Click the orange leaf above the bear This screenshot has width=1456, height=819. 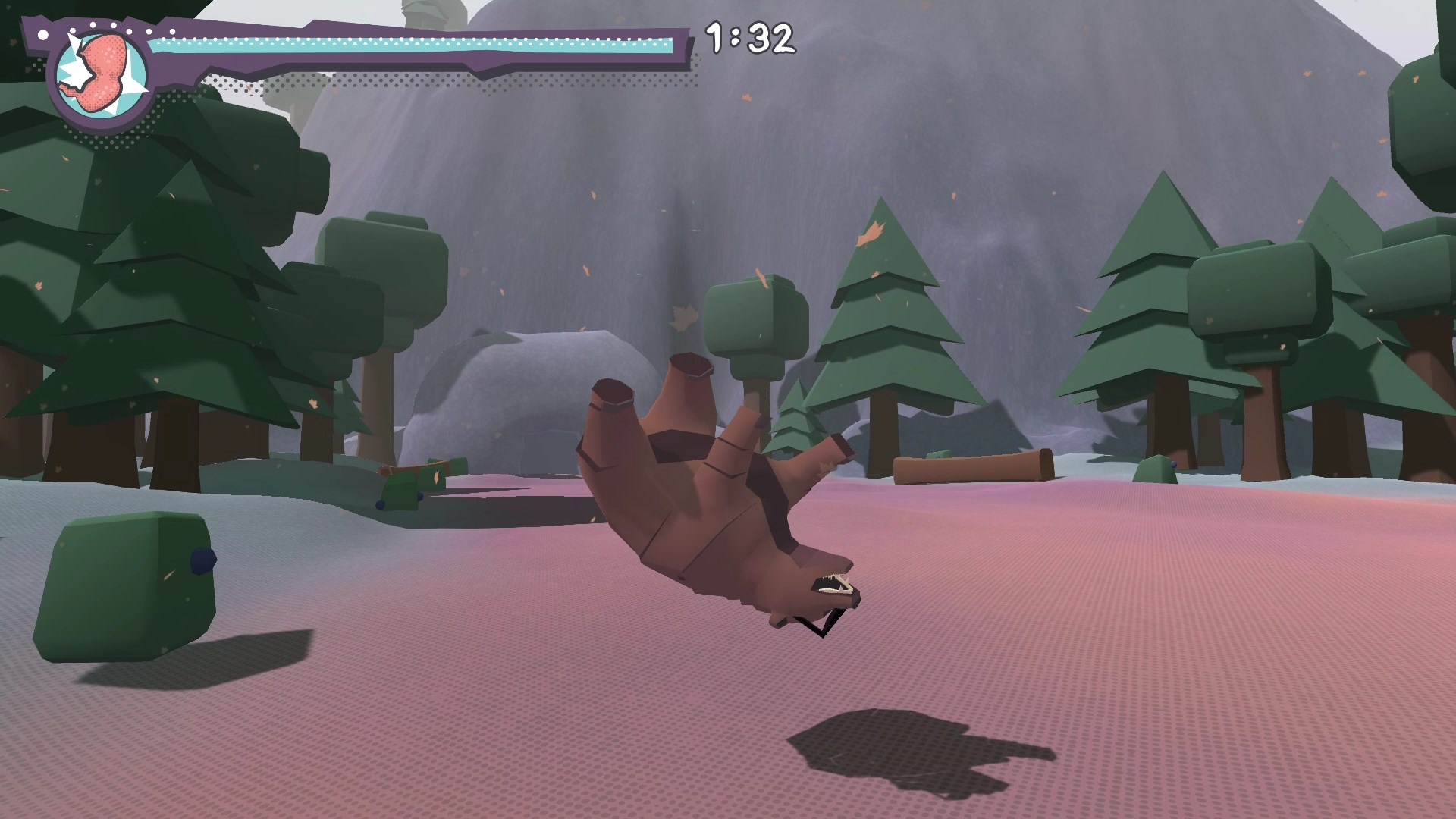coord(761,277)
